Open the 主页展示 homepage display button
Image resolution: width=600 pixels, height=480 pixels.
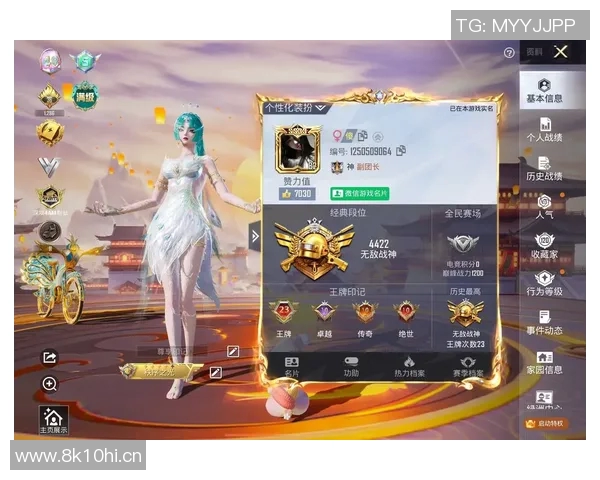[x=53, y=420]
